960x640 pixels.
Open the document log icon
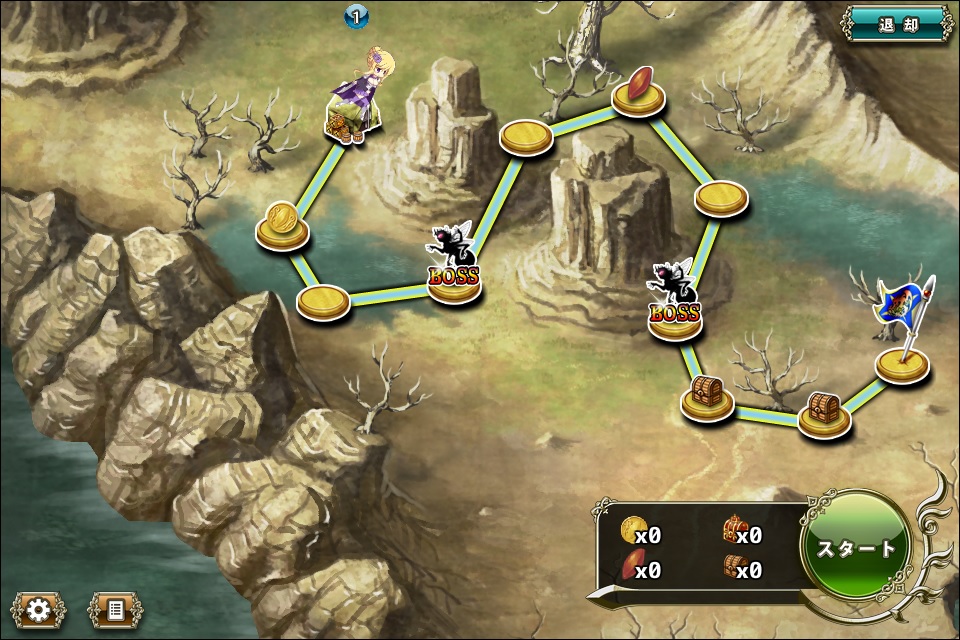tap(114, 608)
